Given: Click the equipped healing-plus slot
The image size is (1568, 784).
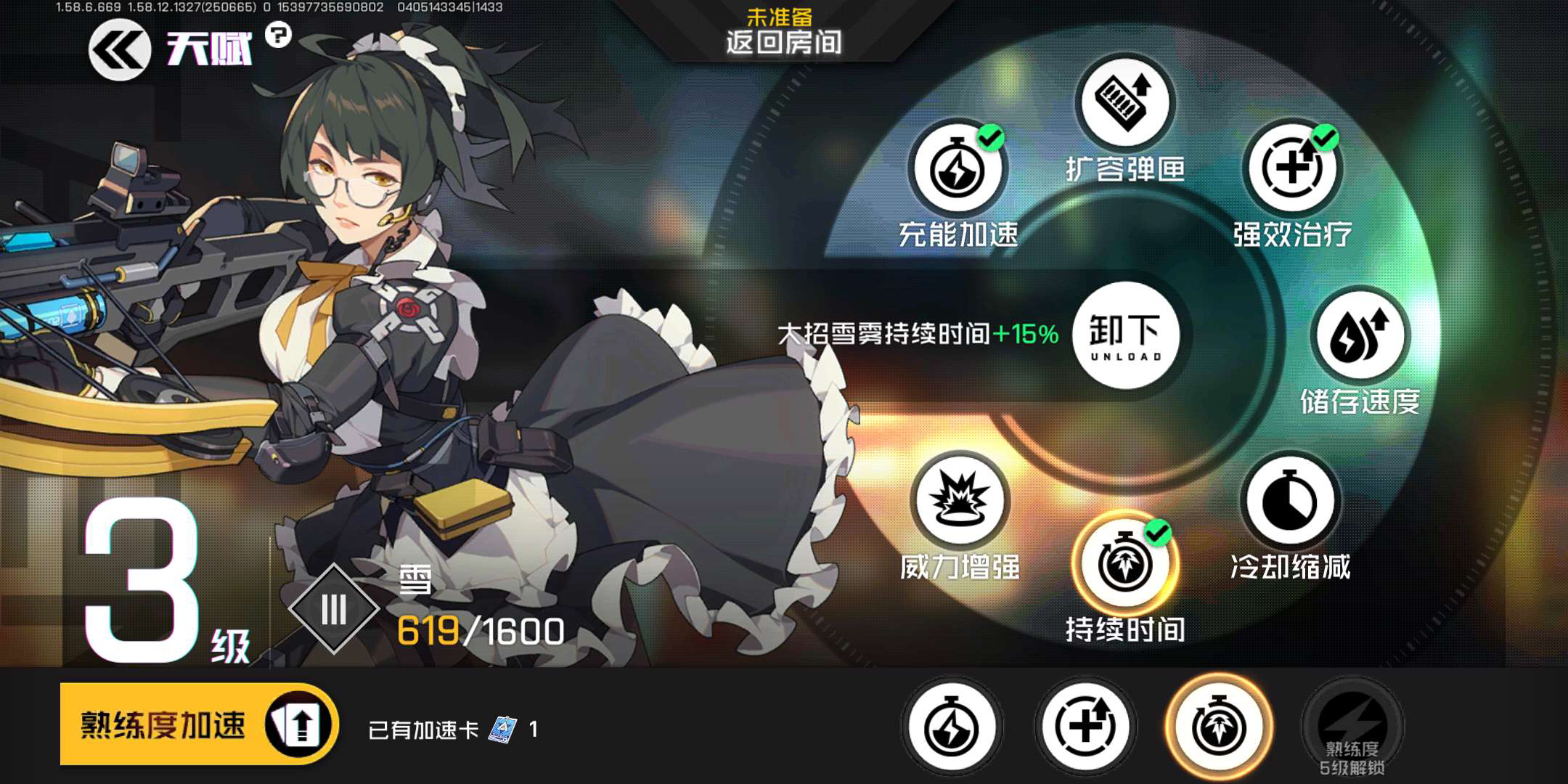Looking at the screenshot, I should point(1085,727).
